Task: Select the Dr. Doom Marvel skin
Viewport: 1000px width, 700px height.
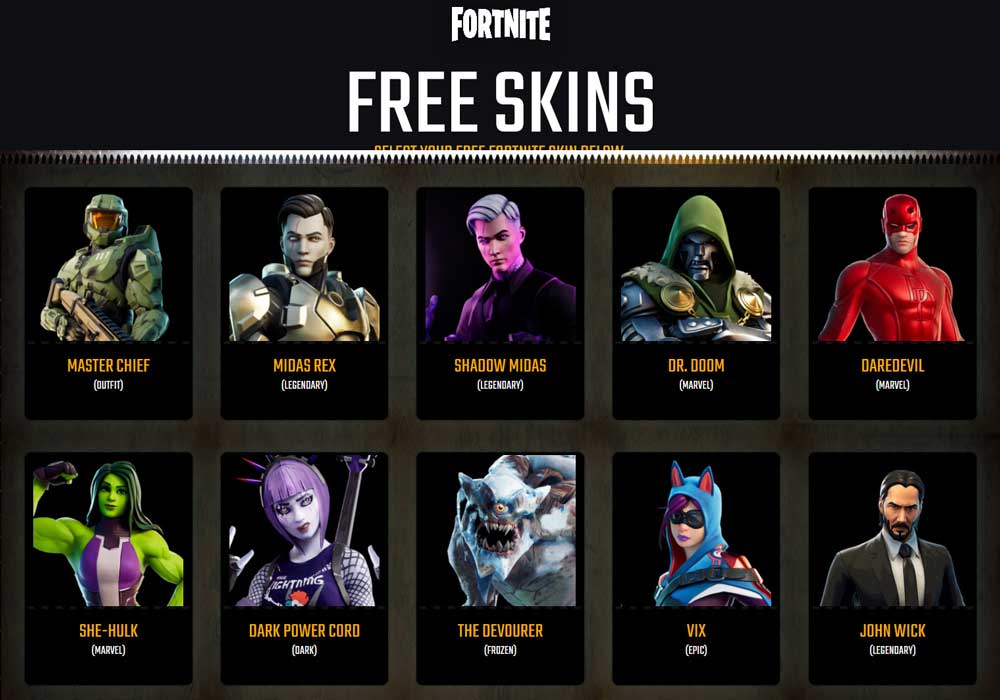Action: coord(696,303)
